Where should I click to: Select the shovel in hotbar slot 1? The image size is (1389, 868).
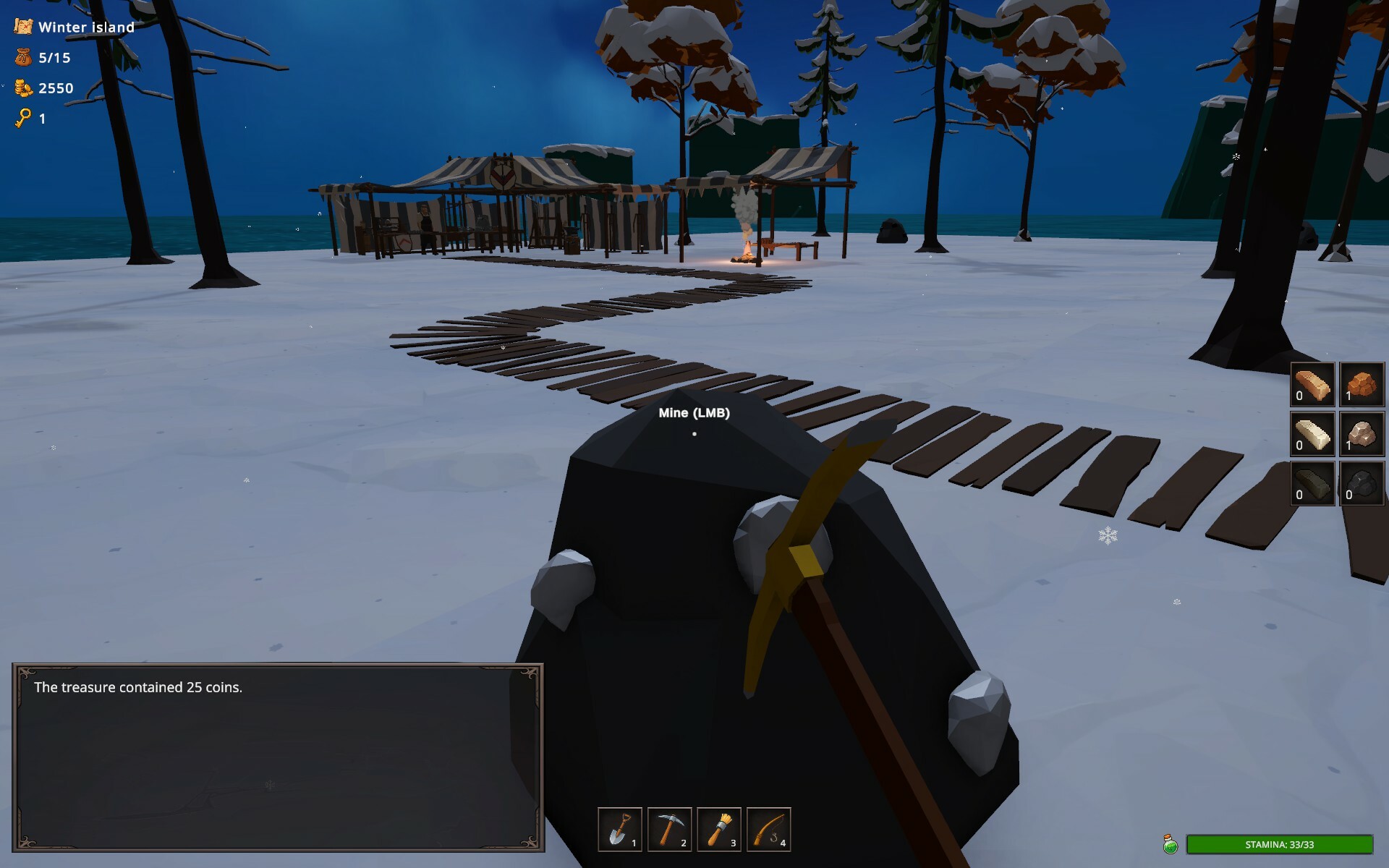tap(619, 830)
